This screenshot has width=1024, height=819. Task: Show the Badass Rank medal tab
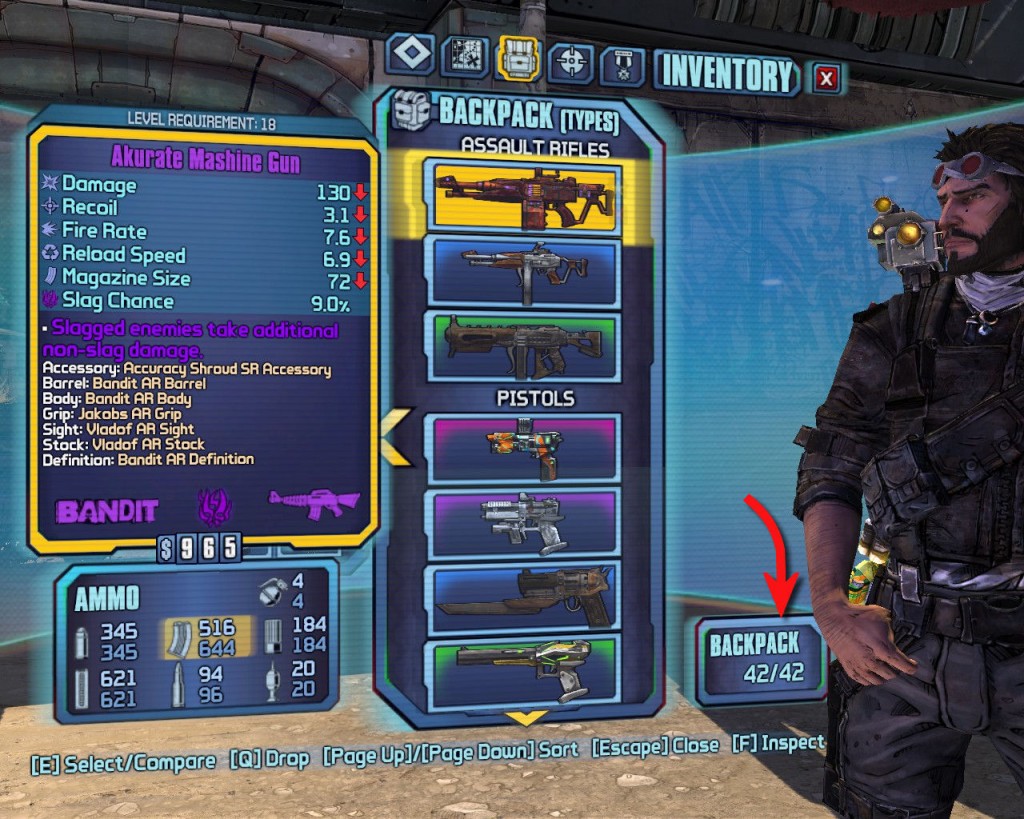pyautogui.click(x=622, y=64)
